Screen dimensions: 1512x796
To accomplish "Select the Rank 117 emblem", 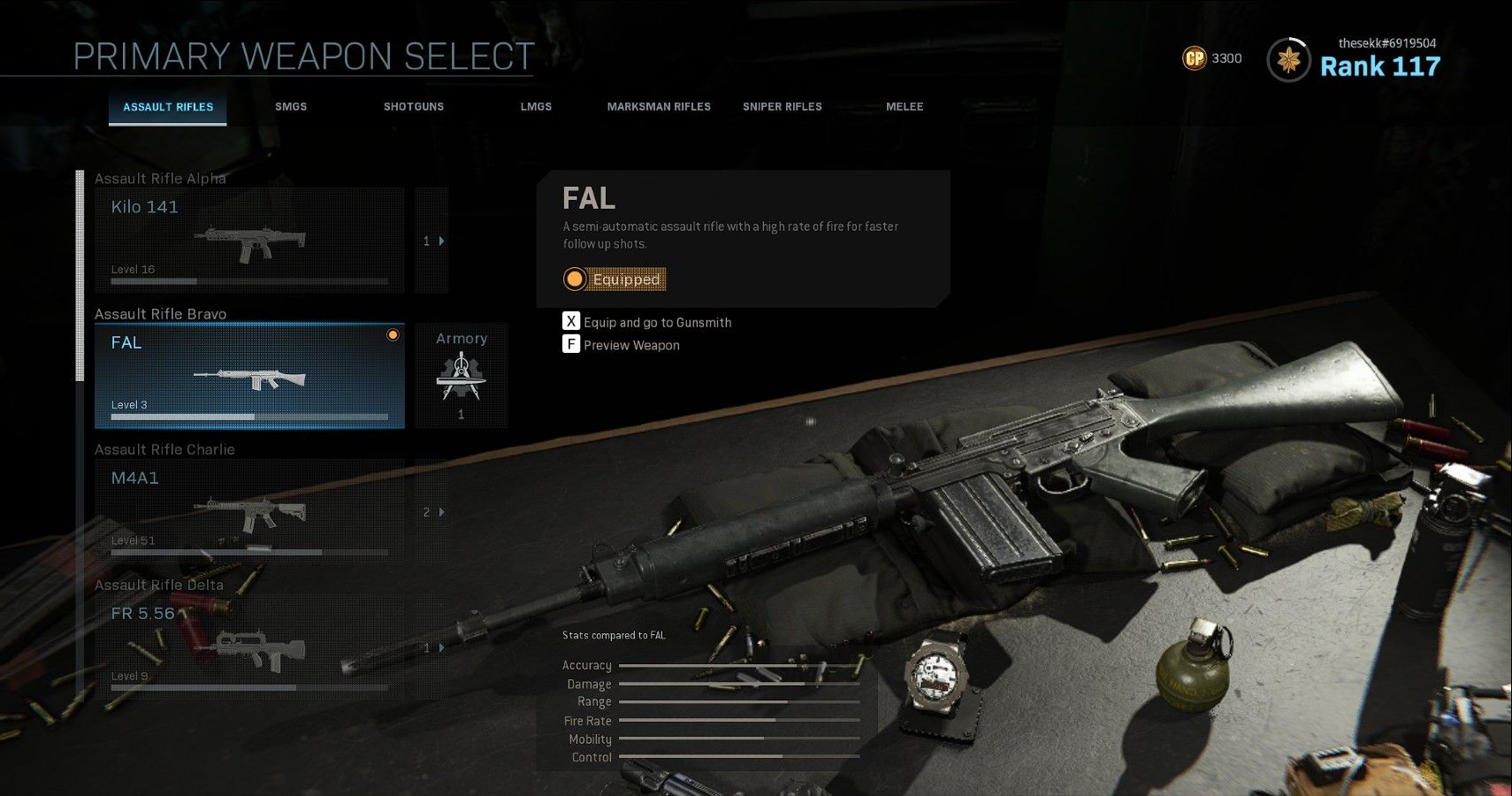I will (1290, 59).
